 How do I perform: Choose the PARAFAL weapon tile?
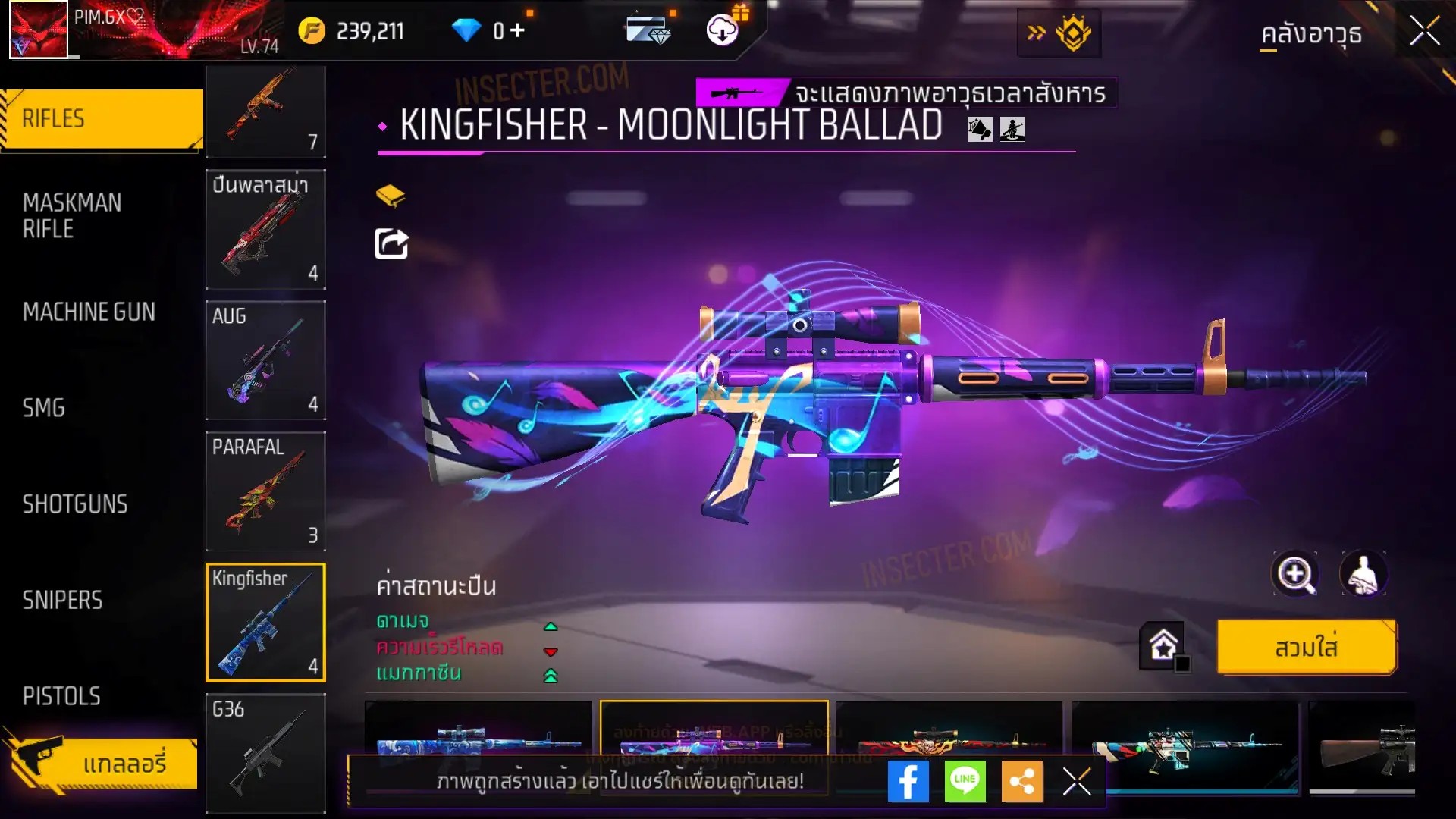click(x=265, y=491)
